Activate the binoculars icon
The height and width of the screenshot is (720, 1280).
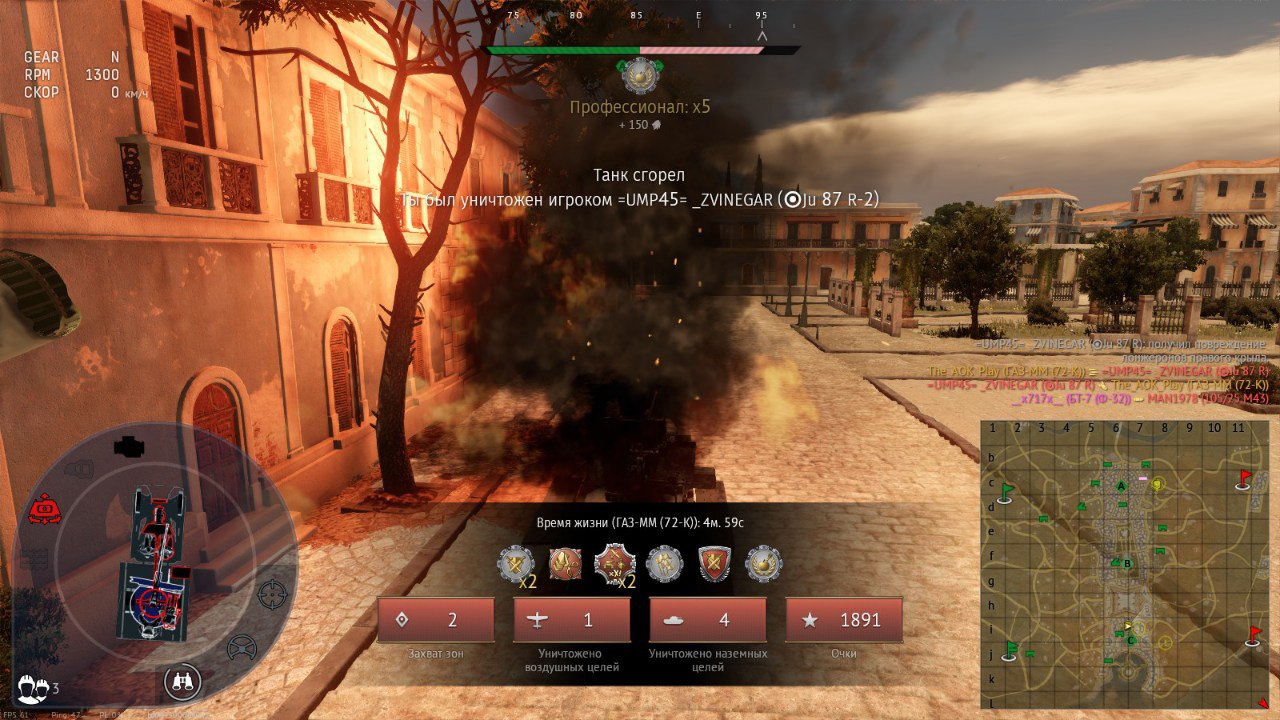click(x=182, y=682)
